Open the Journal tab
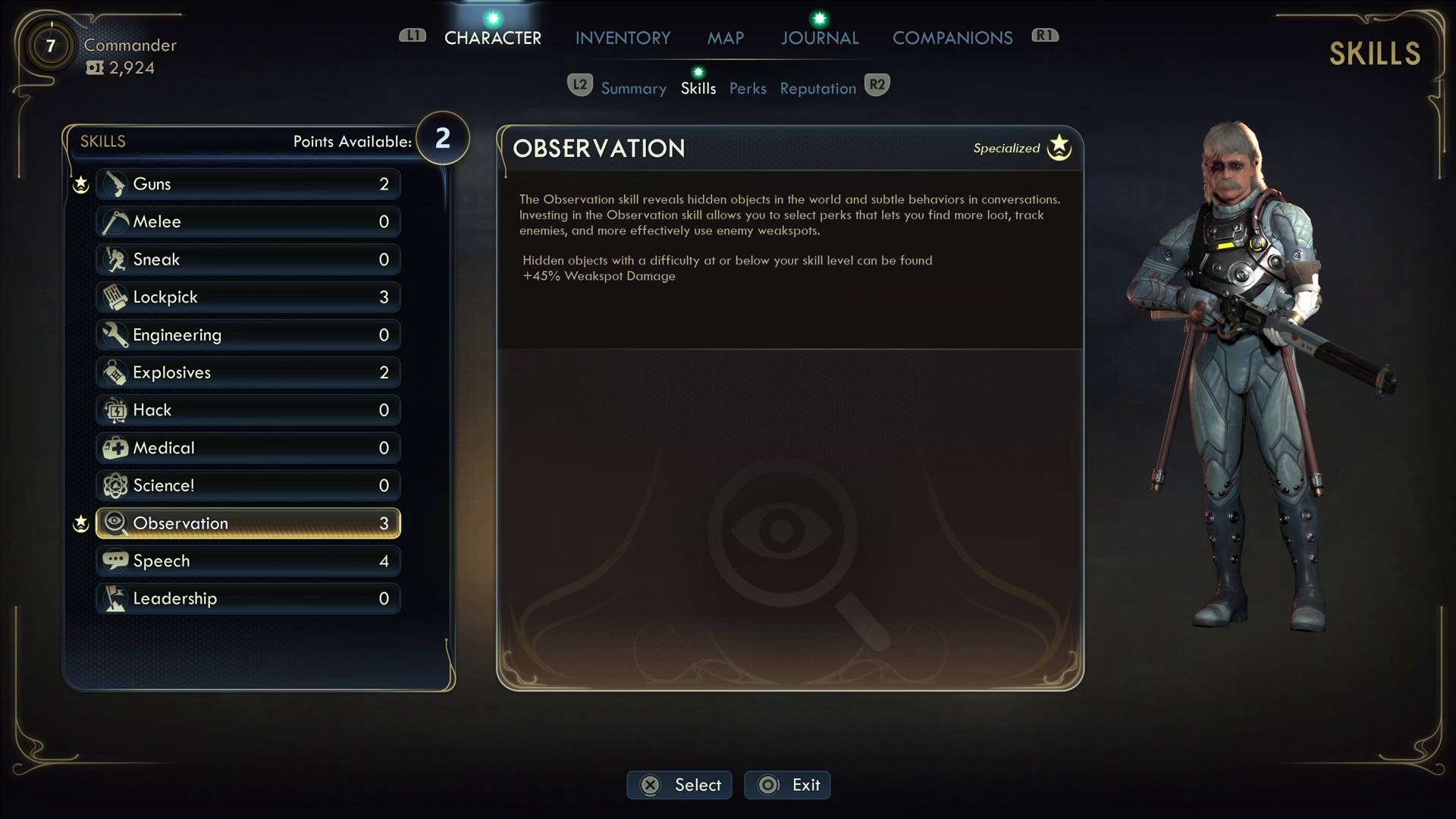The width and height of the screenshot is (1456, 819). (x=820, y=38)
